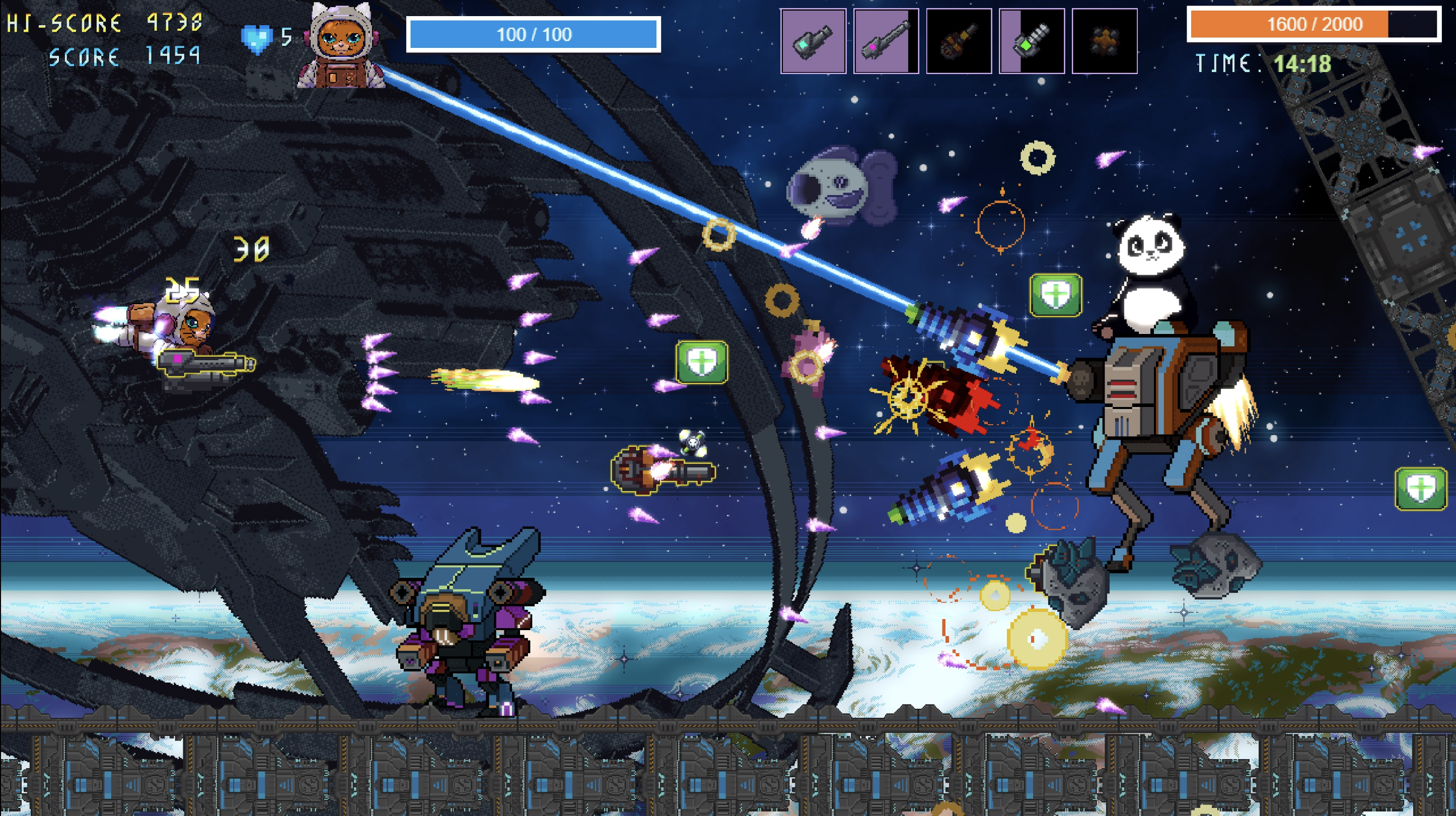1456x816 pixels.
Task: Switch to the green-gem coil gun slot
Action: [x=1032, y=41]
